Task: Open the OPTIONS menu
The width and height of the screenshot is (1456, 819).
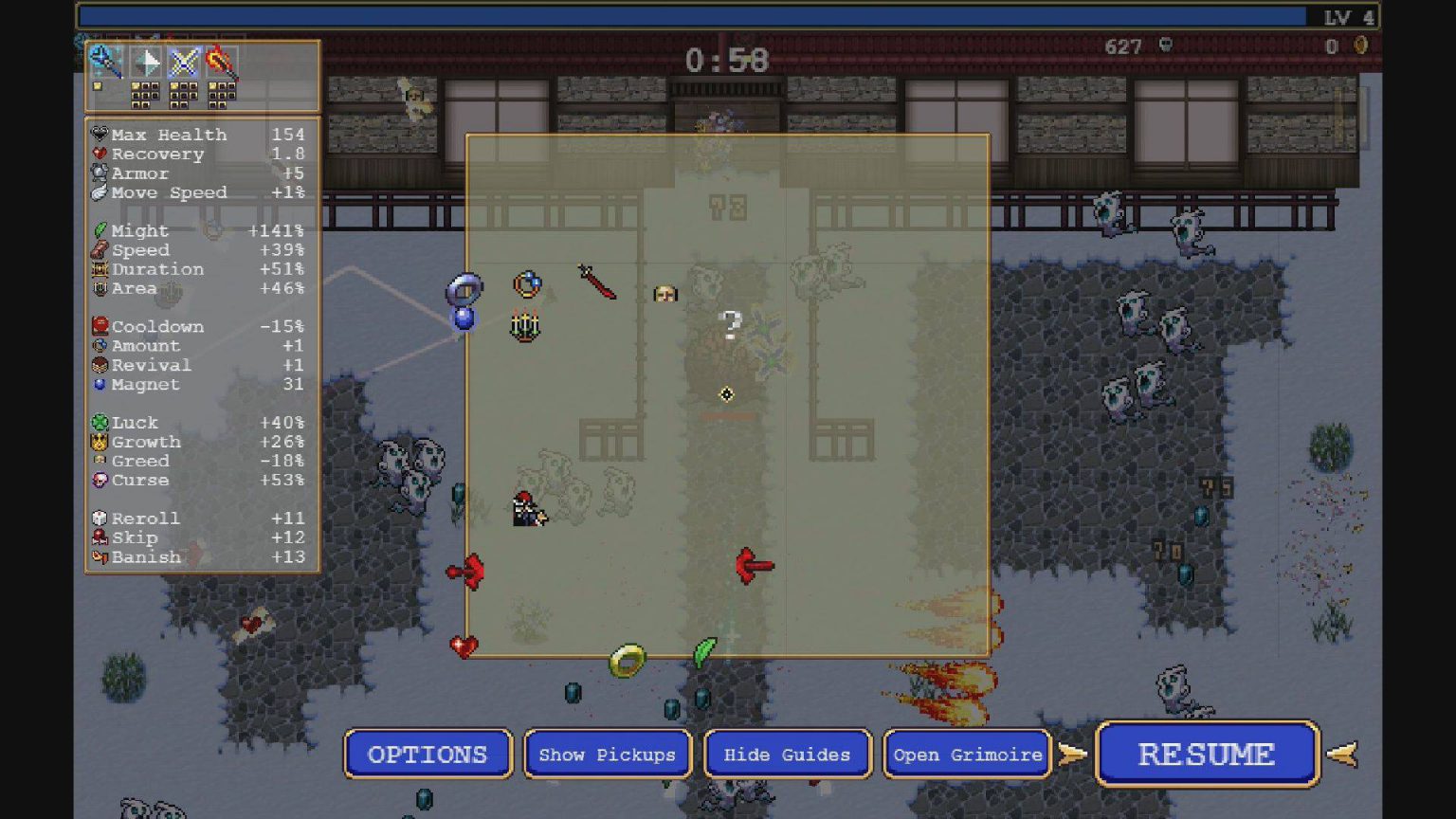Action: click(428, 755)
